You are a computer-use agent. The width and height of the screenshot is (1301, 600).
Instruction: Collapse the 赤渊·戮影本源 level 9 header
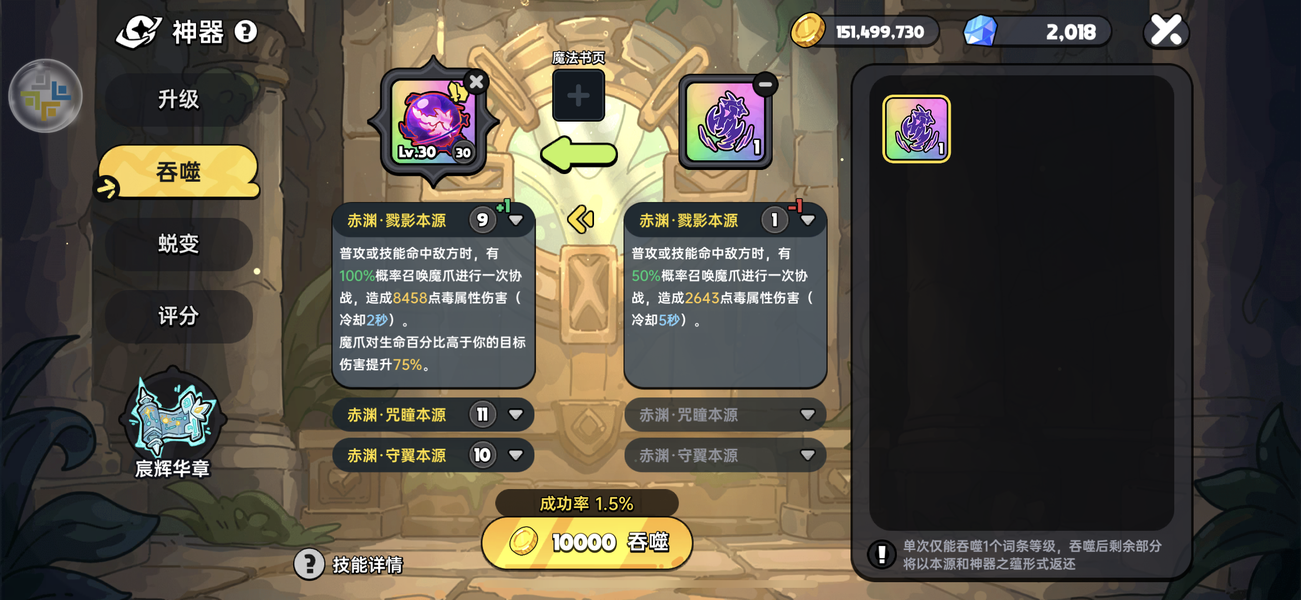[516, 220]
